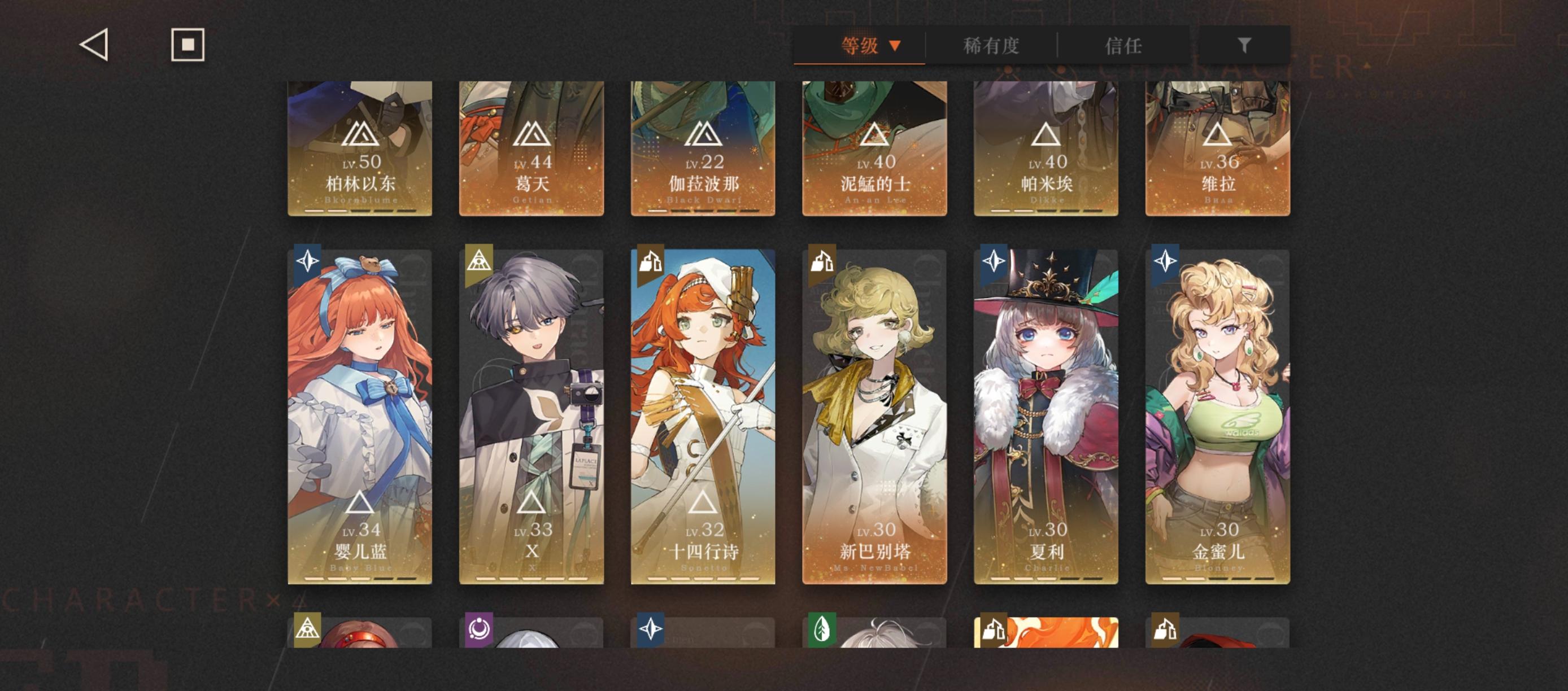Click the square button near top left
This screenshot has width=1568, height=691.
pos(186,46)
